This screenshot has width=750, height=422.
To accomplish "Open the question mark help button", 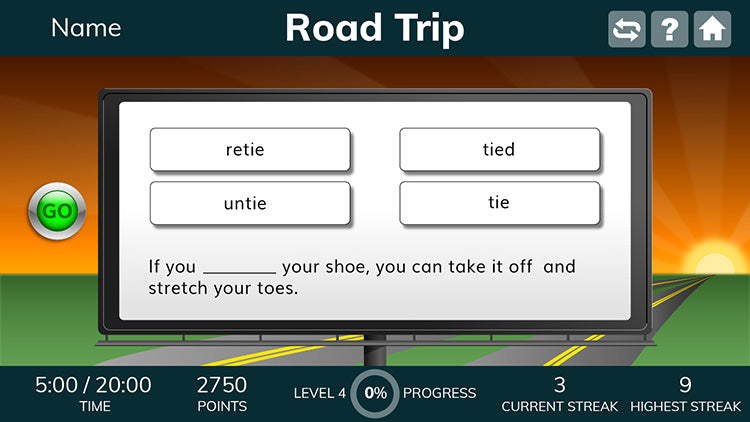I will (669, 29).
